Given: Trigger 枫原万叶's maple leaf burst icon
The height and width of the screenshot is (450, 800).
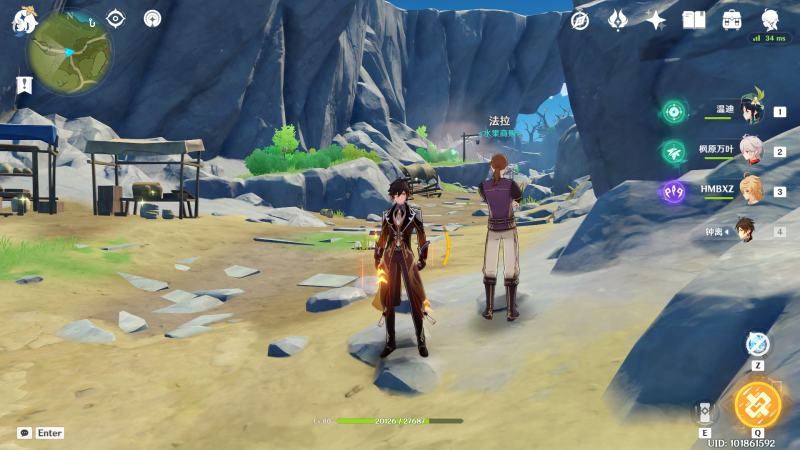Looking at the screenshot, I should pos(673,151).
